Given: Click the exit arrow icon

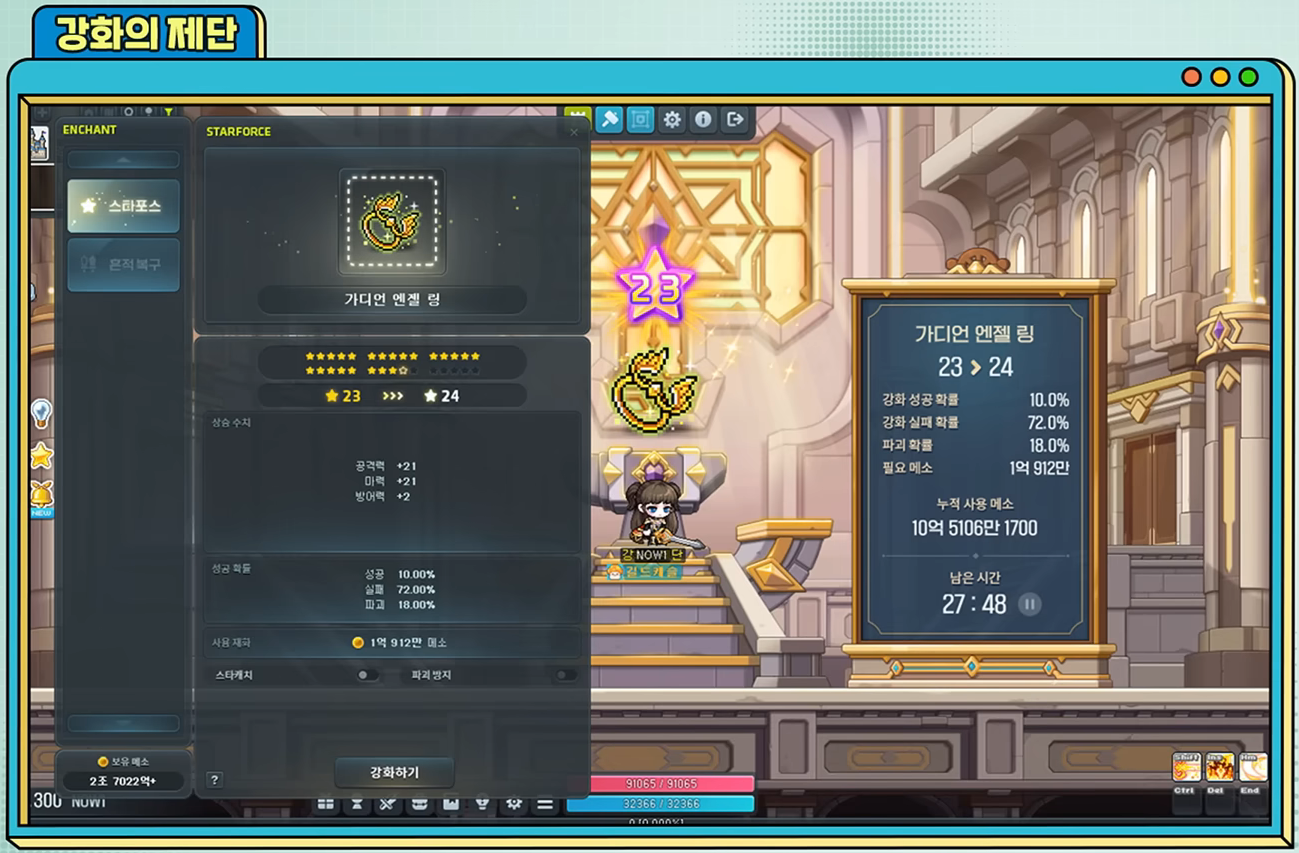Looking at the screenshot, I should point(735,120).
